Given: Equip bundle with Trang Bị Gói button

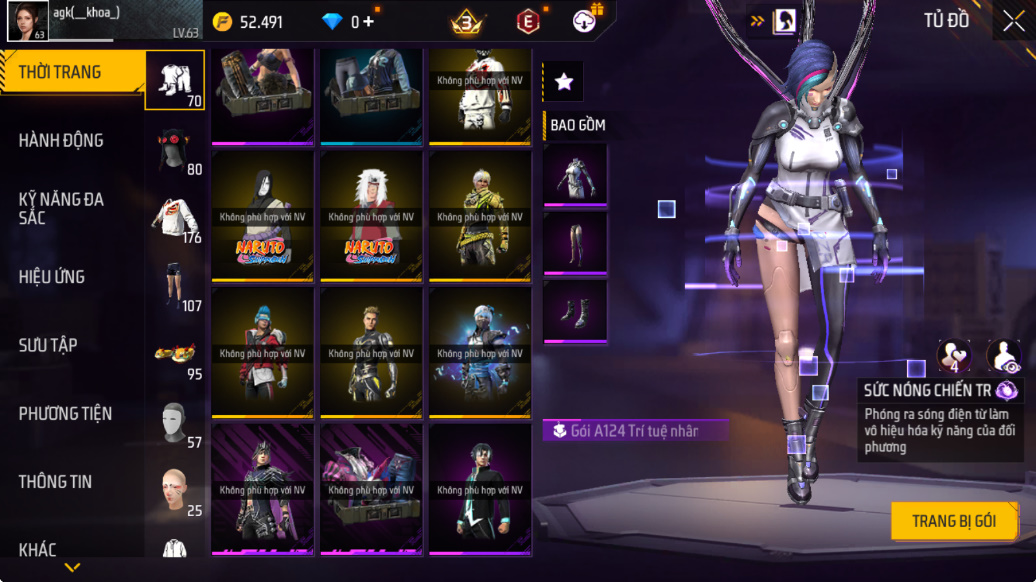Looking at the screenshot, I should click(954, 521).
